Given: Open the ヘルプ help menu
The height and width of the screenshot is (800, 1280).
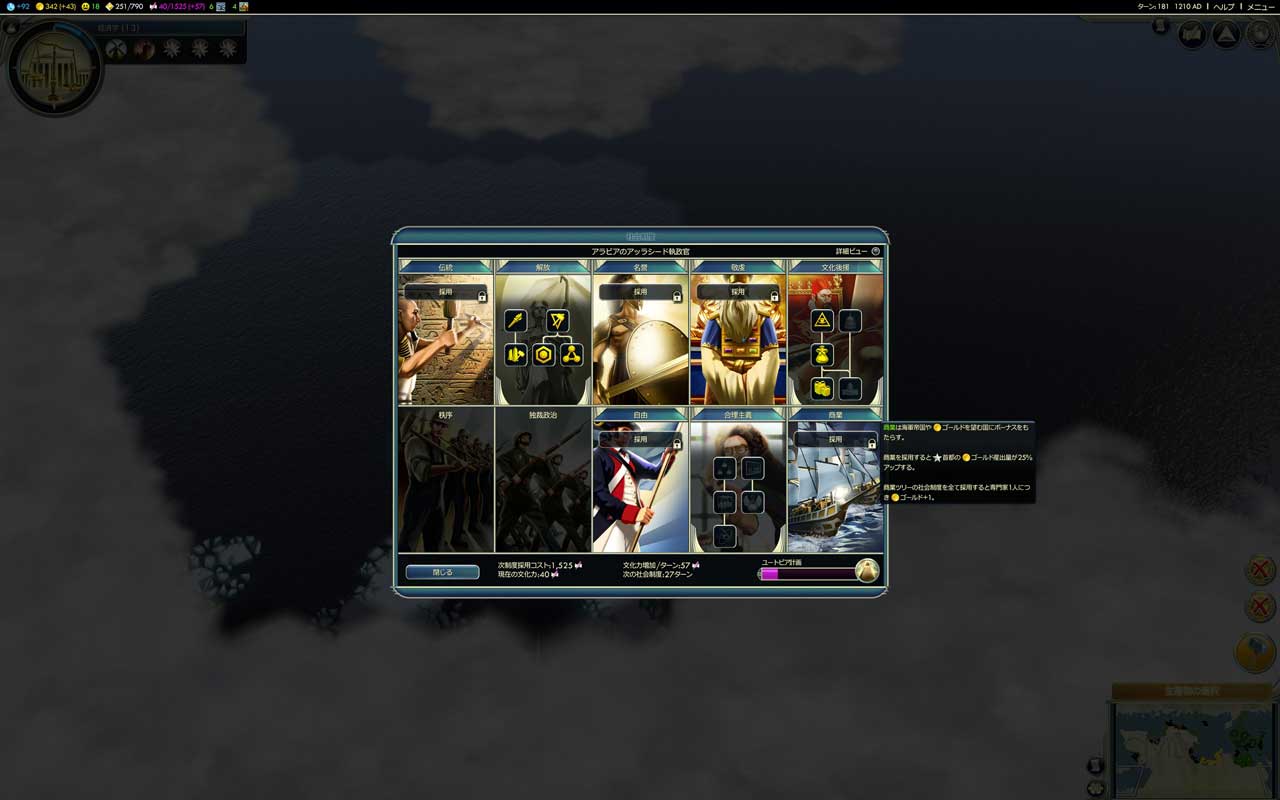Looking at the screenshot, I should tap(1224, 6).
